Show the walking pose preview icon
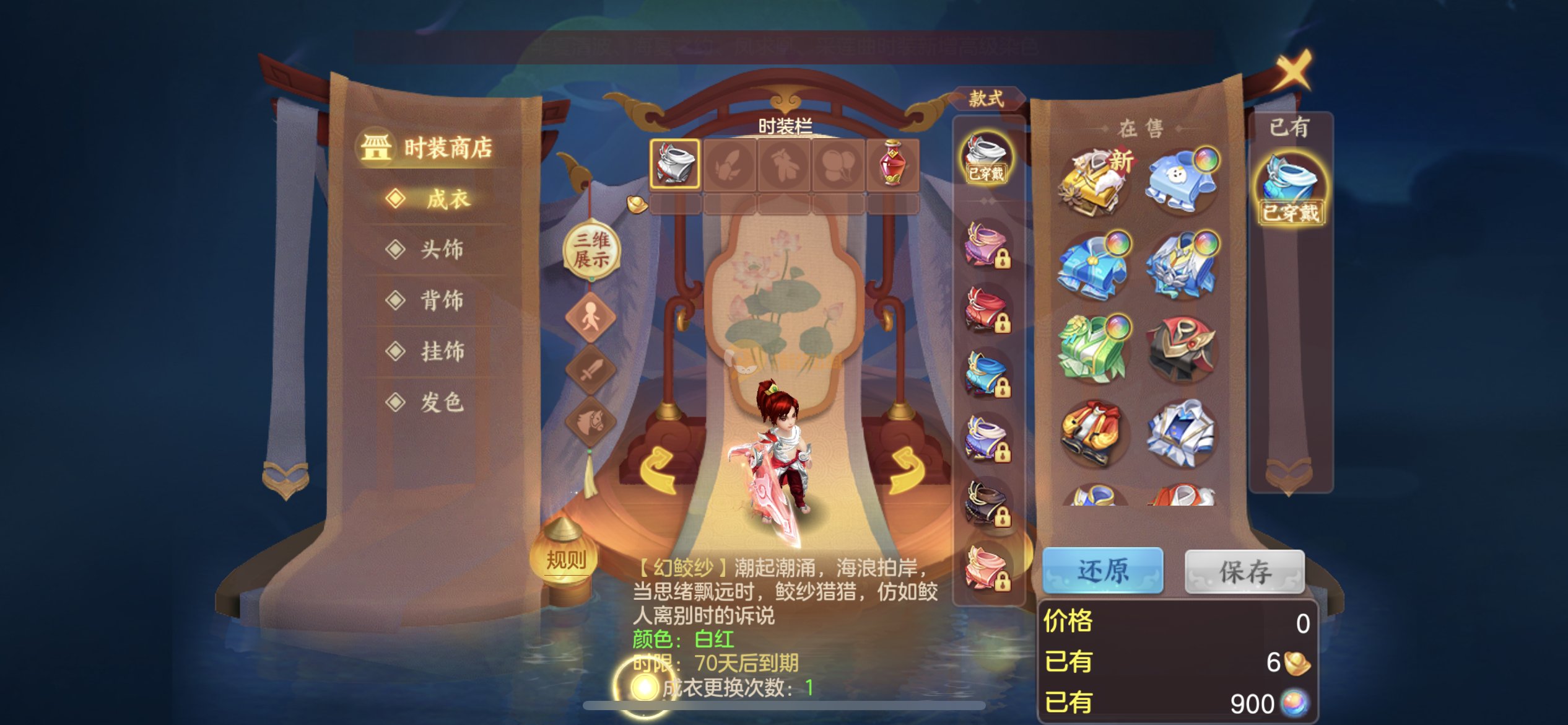The image size is (1568, 725). coord(590,318)
